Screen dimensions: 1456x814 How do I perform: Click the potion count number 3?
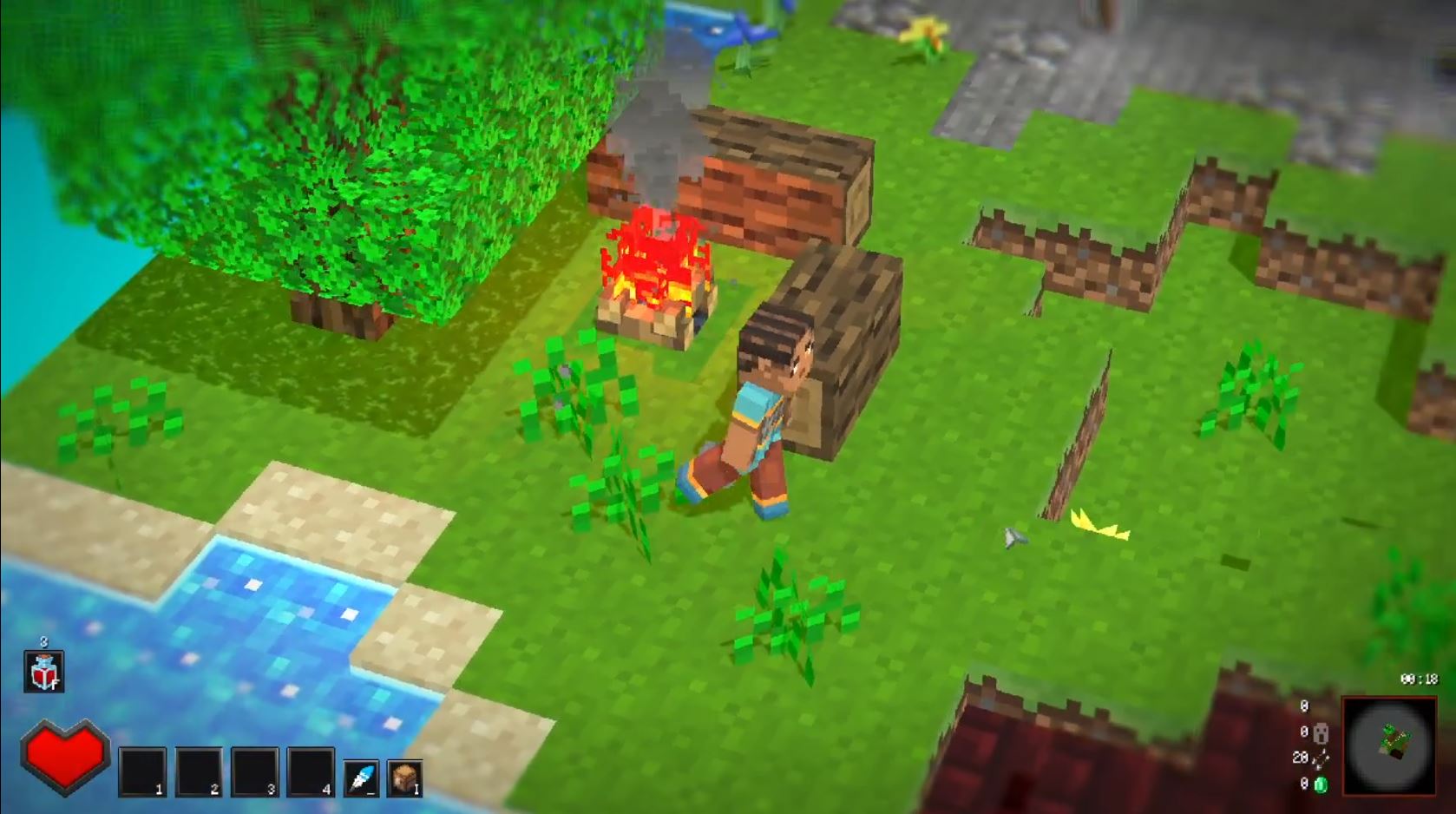coord(43,641)
